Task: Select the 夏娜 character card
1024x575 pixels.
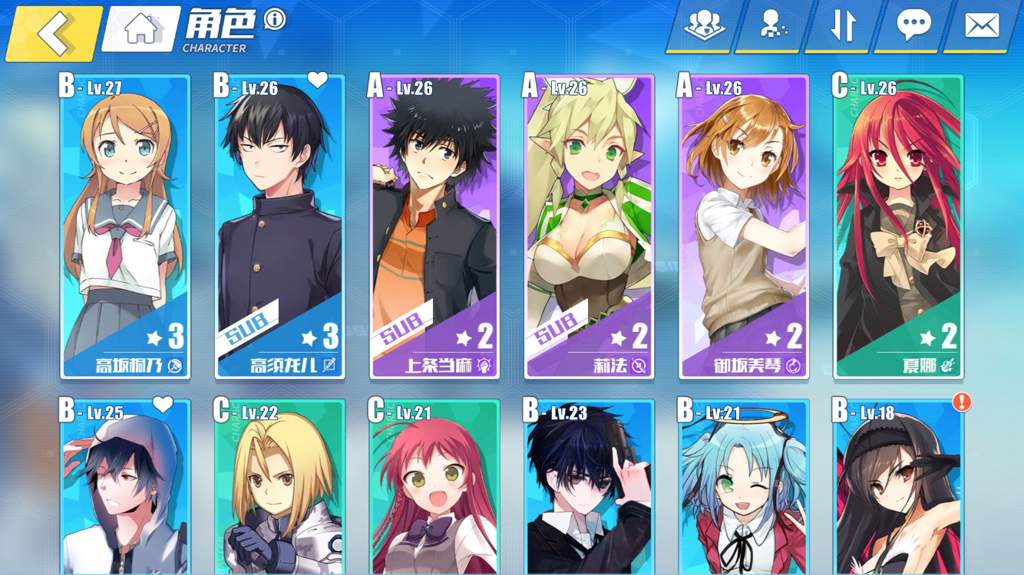Action: (x=898, y=228)
